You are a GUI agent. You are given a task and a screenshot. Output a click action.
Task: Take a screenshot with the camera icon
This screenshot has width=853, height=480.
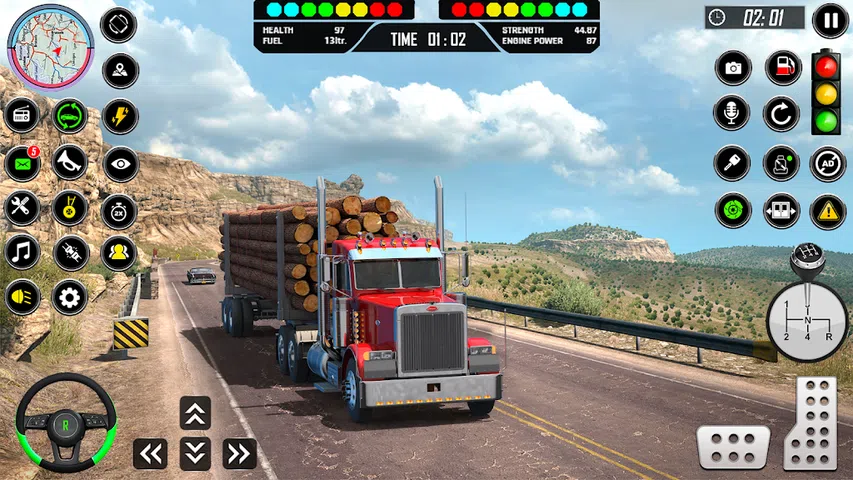732,68
